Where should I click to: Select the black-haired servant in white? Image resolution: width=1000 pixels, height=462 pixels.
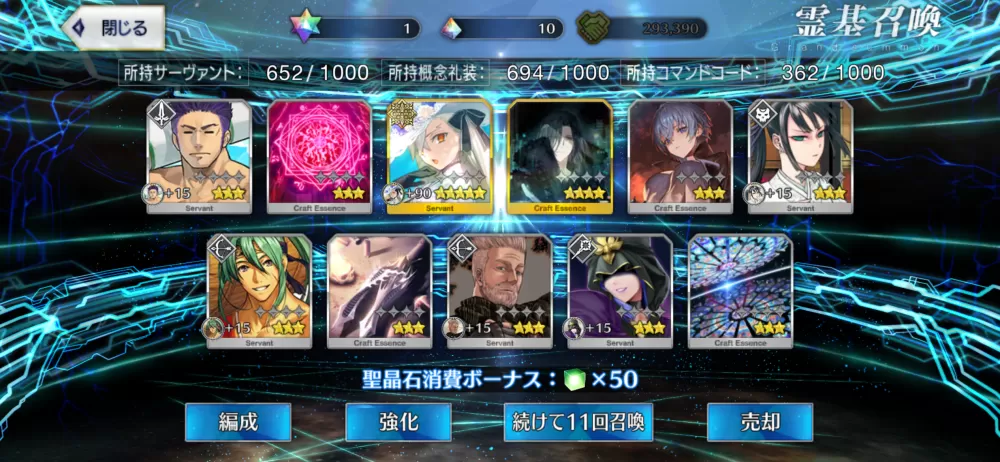coord(800,156)
